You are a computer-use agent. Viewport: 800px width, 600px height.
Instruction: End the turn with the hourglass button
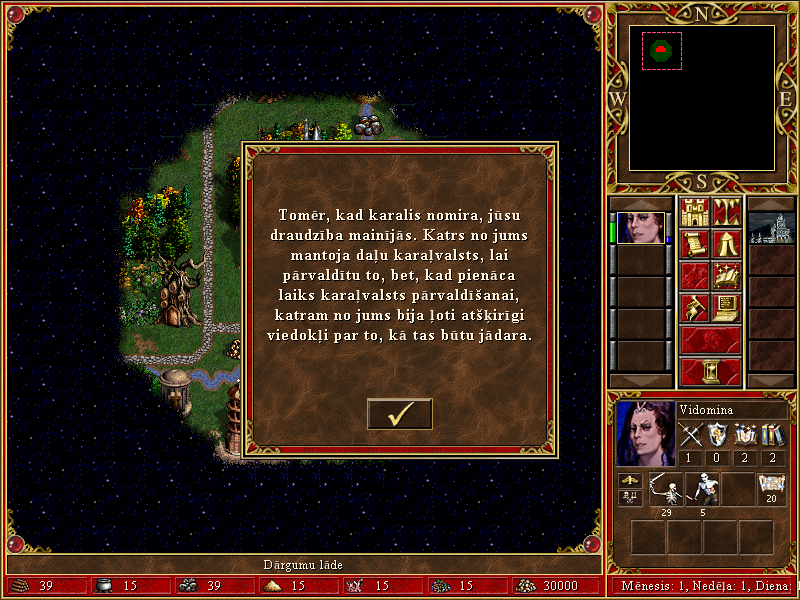[x=710, y=371]
